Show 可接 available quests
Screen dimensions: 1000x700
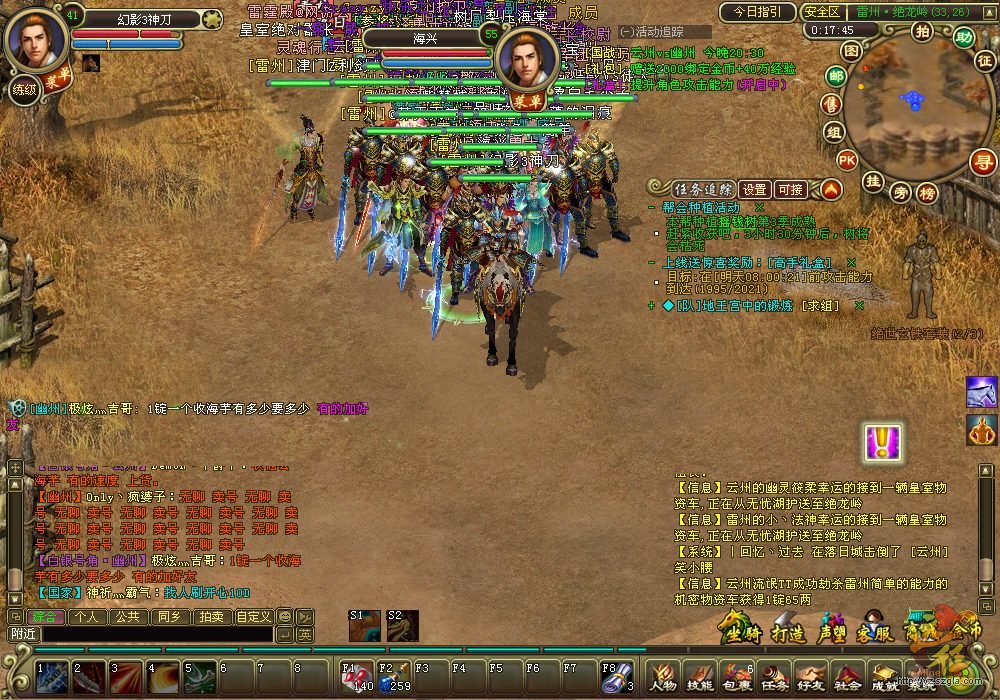(x=790, y=189)
